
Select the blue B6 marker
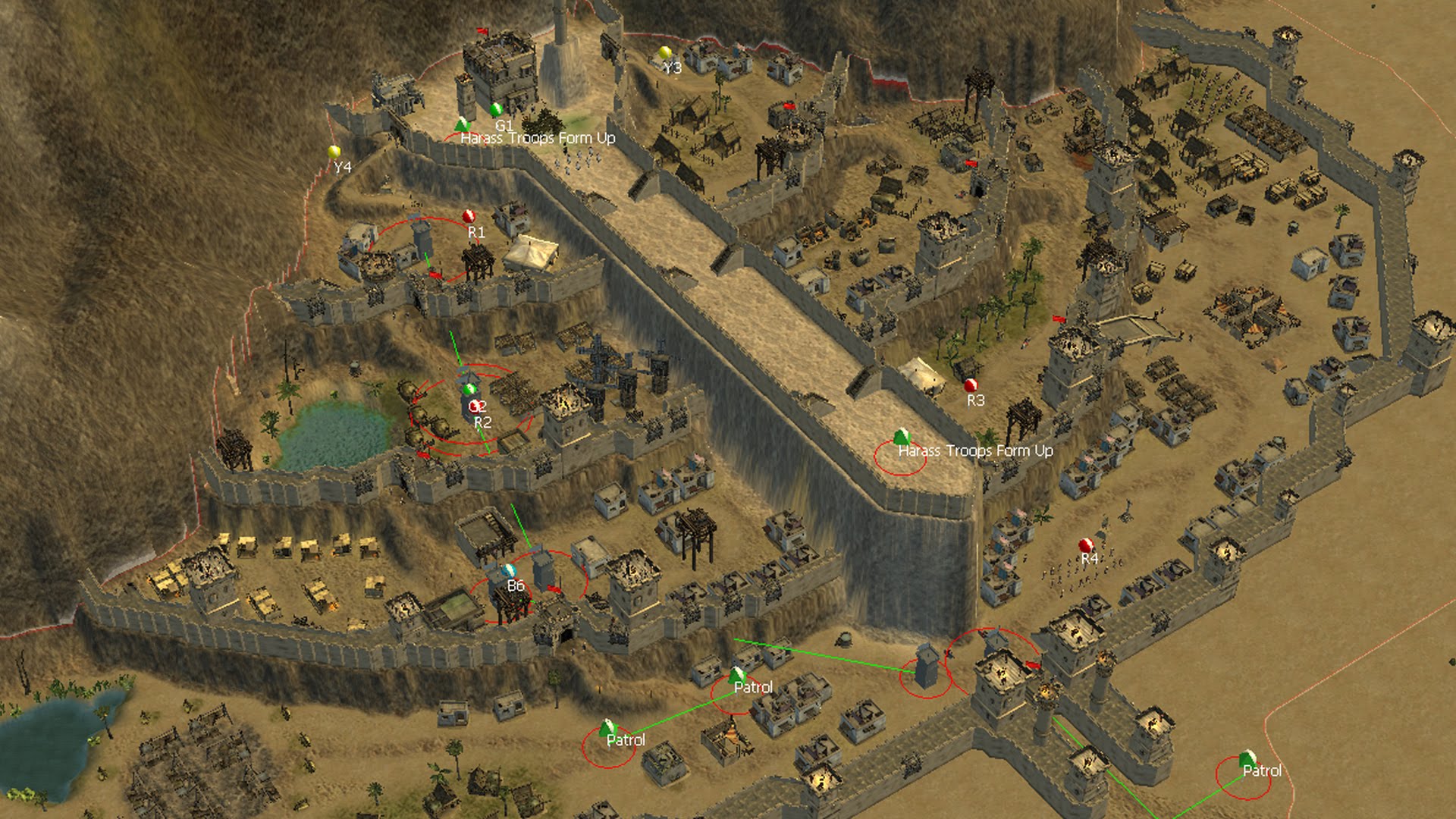tap(509, 570)
